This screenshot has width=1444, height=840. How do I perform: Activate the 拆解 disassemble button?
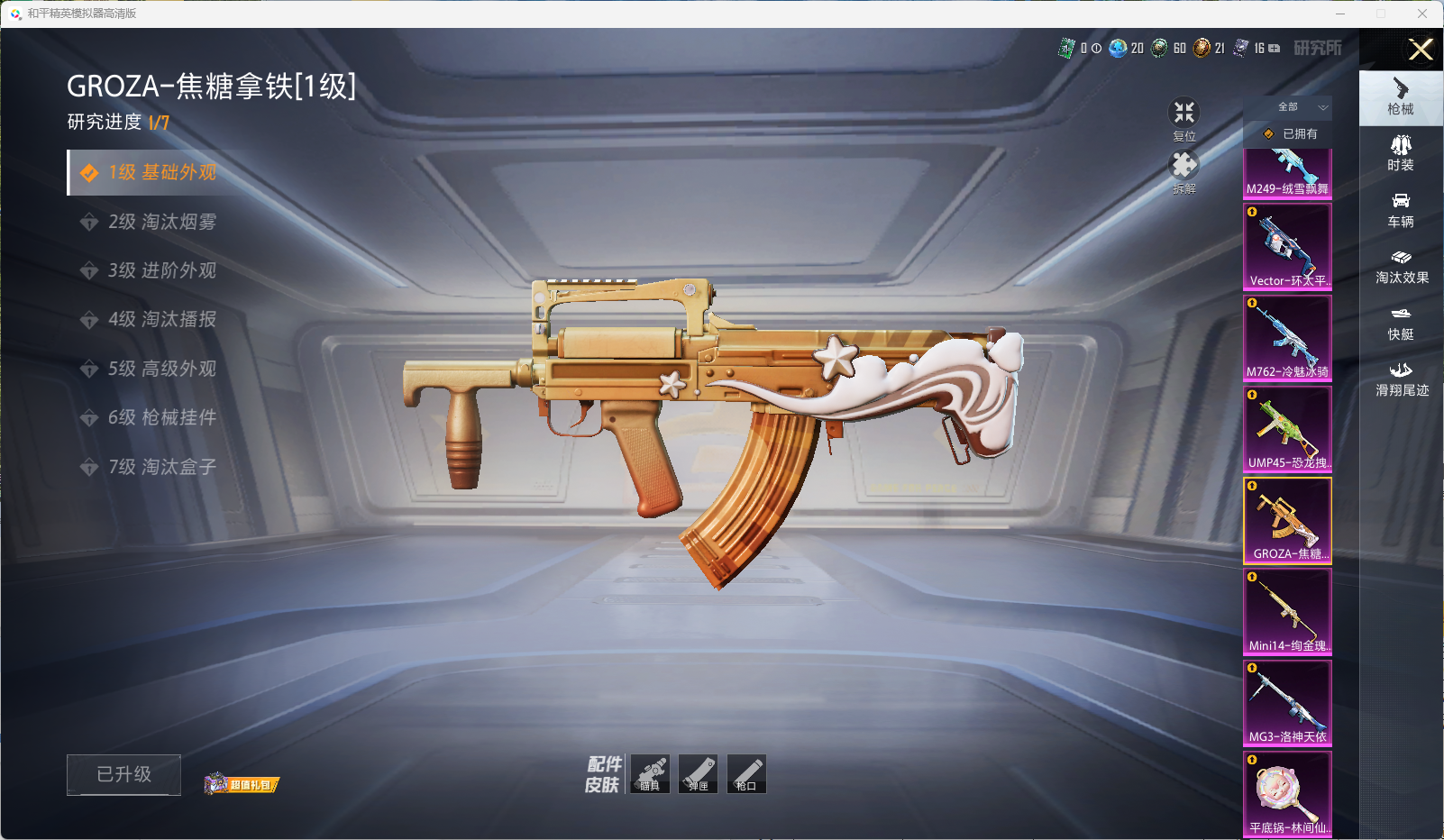click(x=1184, y=170)
